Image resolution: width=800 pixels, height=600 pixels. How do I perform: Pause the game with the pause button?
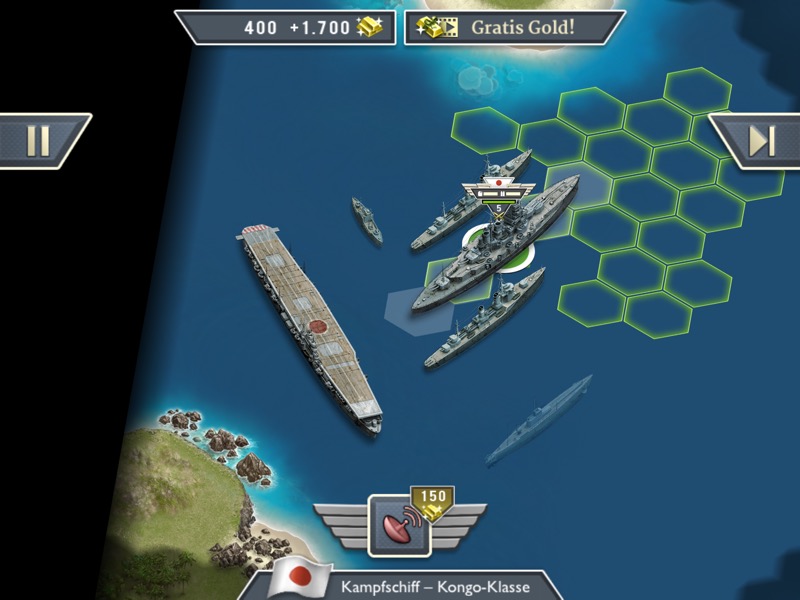click(38, 141)
